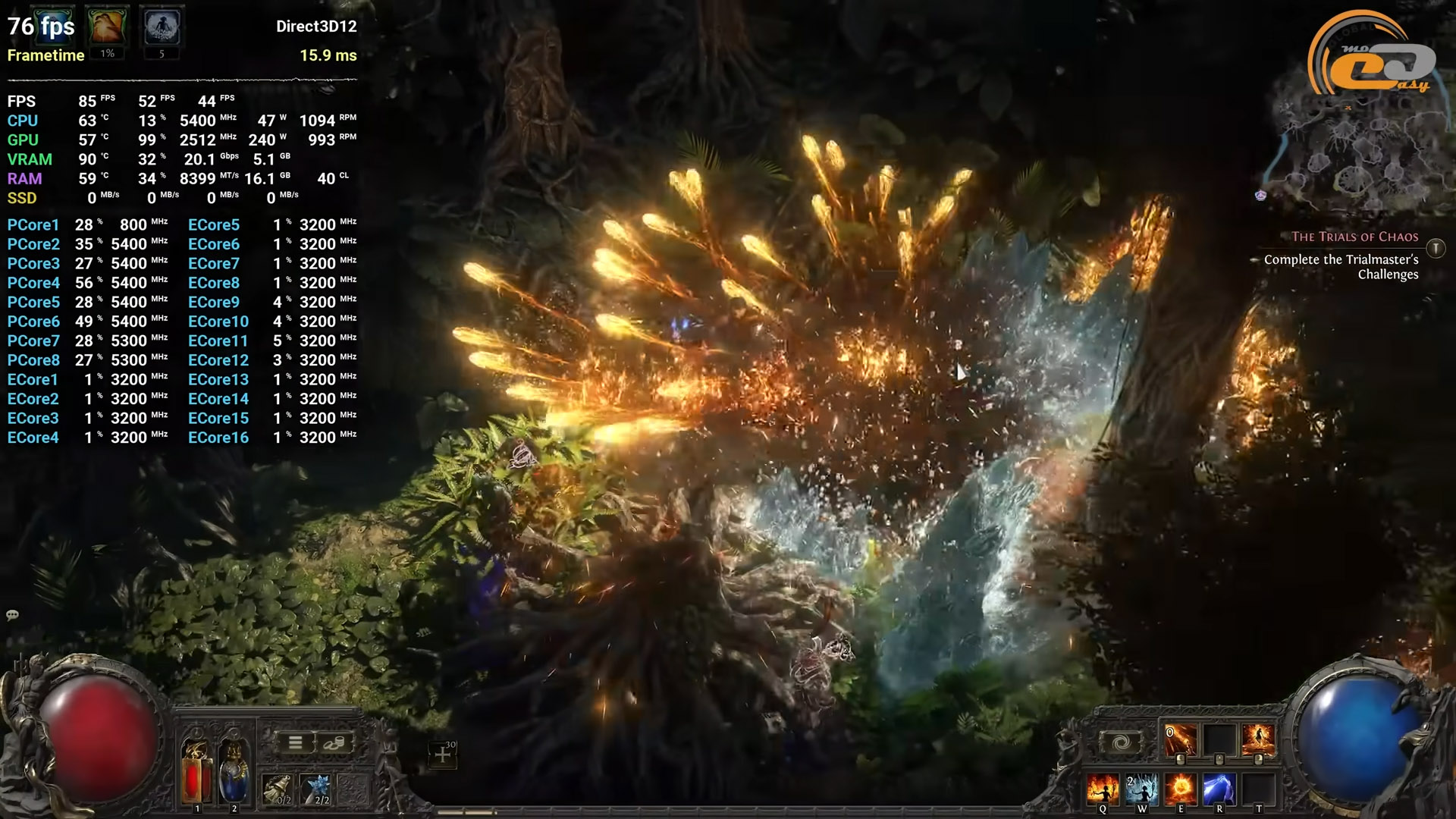Select The Trials of Chaos quest tracker

[x=1354, y=237]
